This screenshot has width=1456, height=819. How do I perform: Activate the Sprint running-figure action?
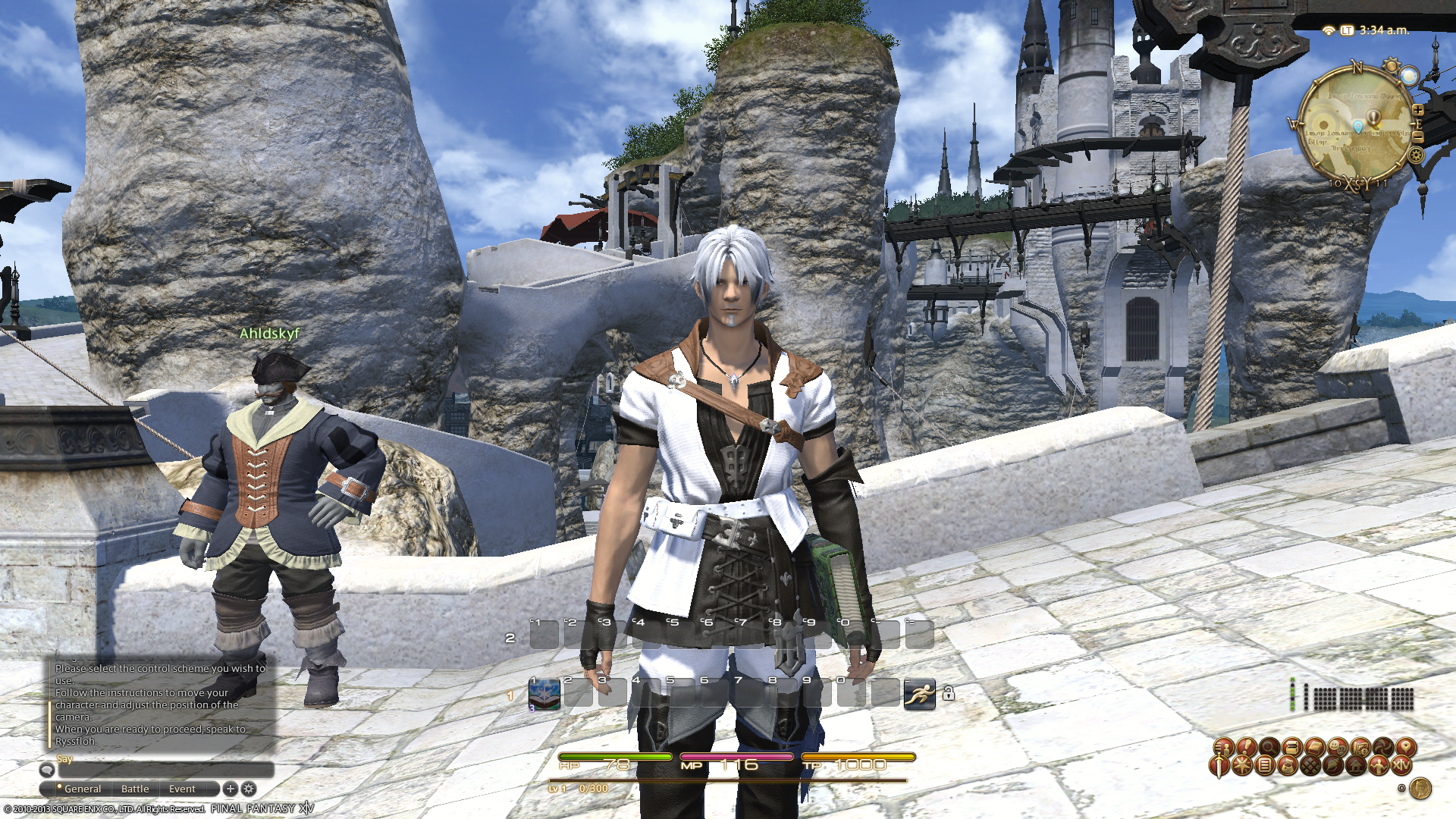(919, 694)
